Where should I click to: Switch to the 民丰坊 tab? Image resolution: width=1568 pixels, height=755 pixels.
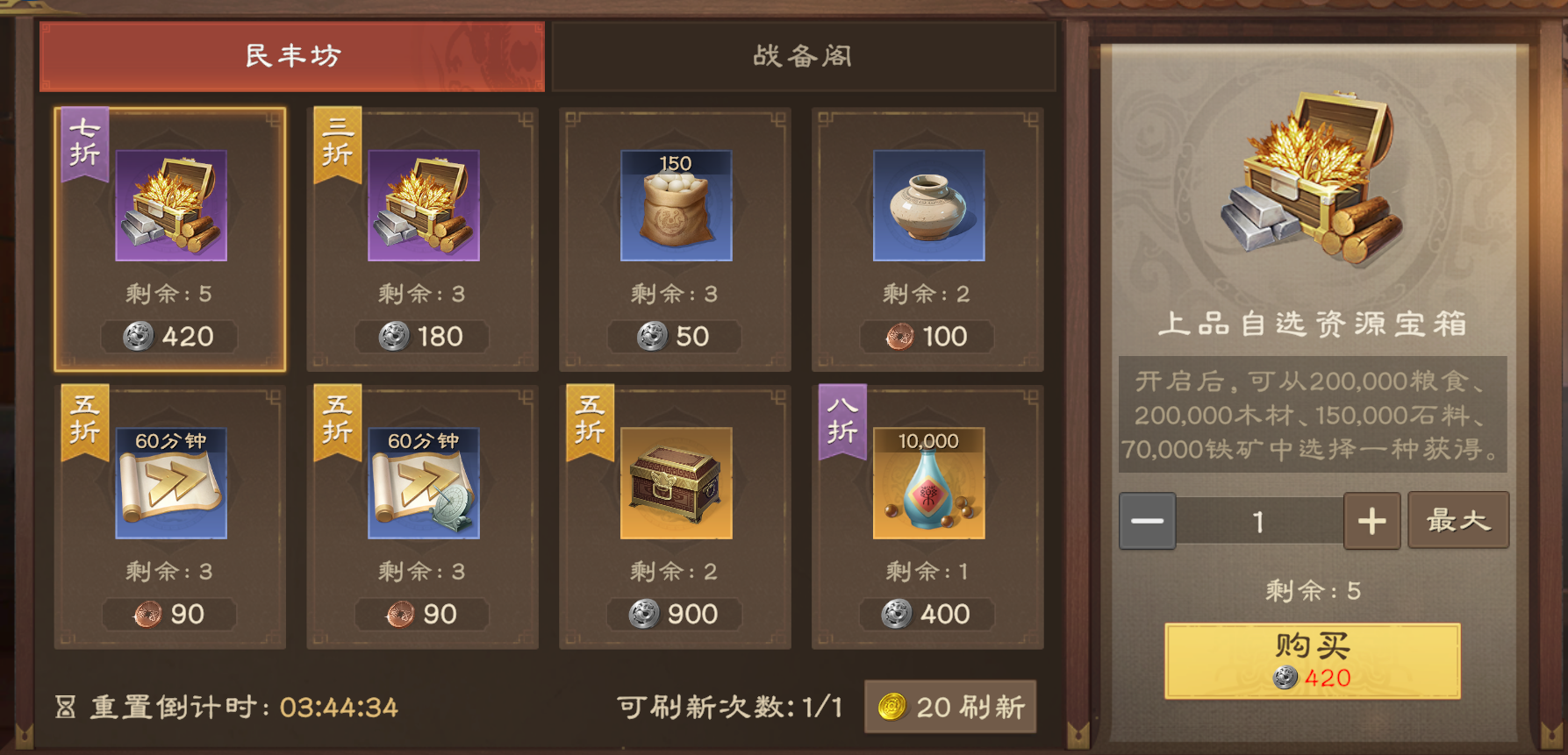coord(291,56)
